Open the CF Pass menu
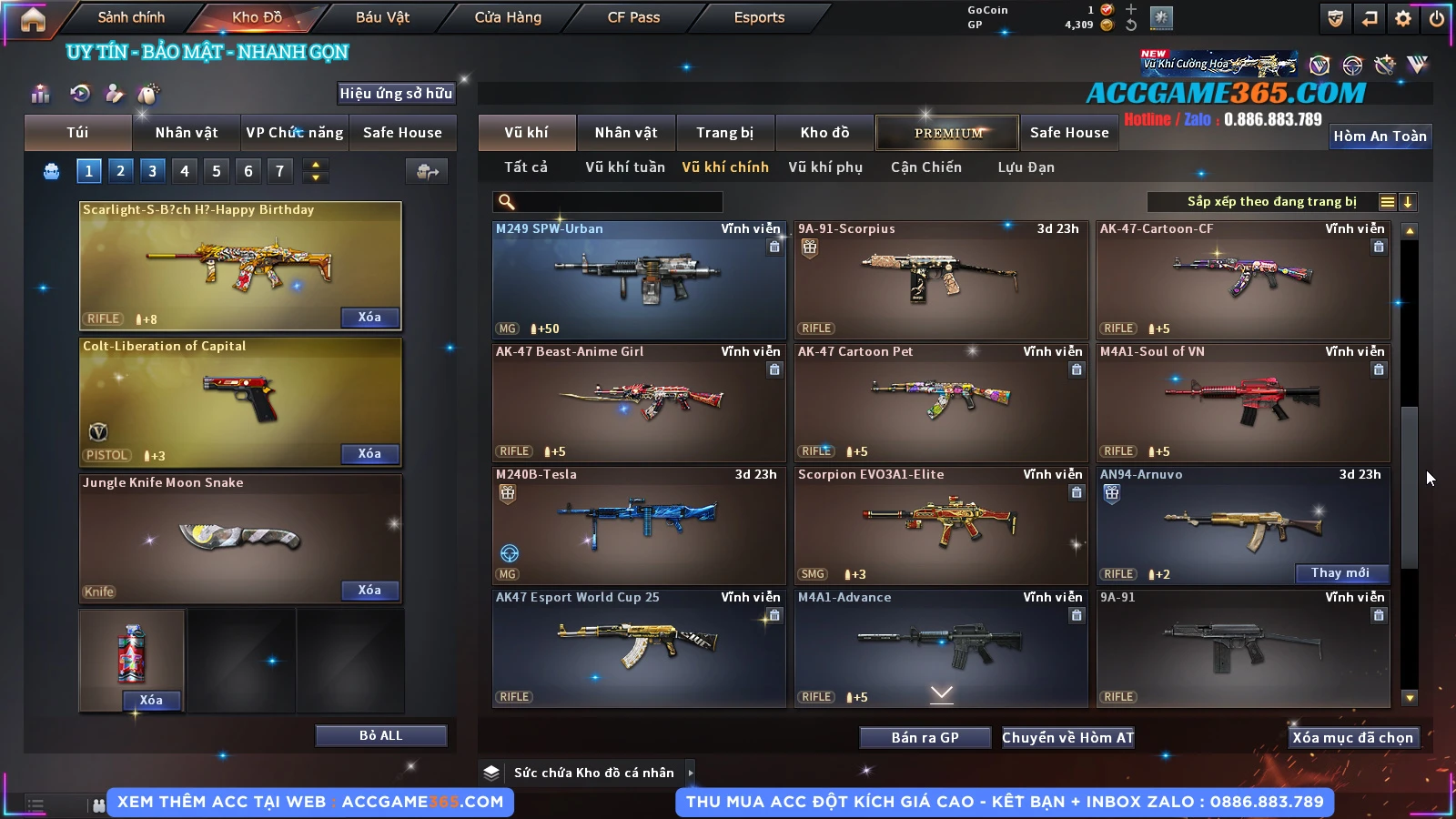1456x819 pixels. (x=633, y=17)
